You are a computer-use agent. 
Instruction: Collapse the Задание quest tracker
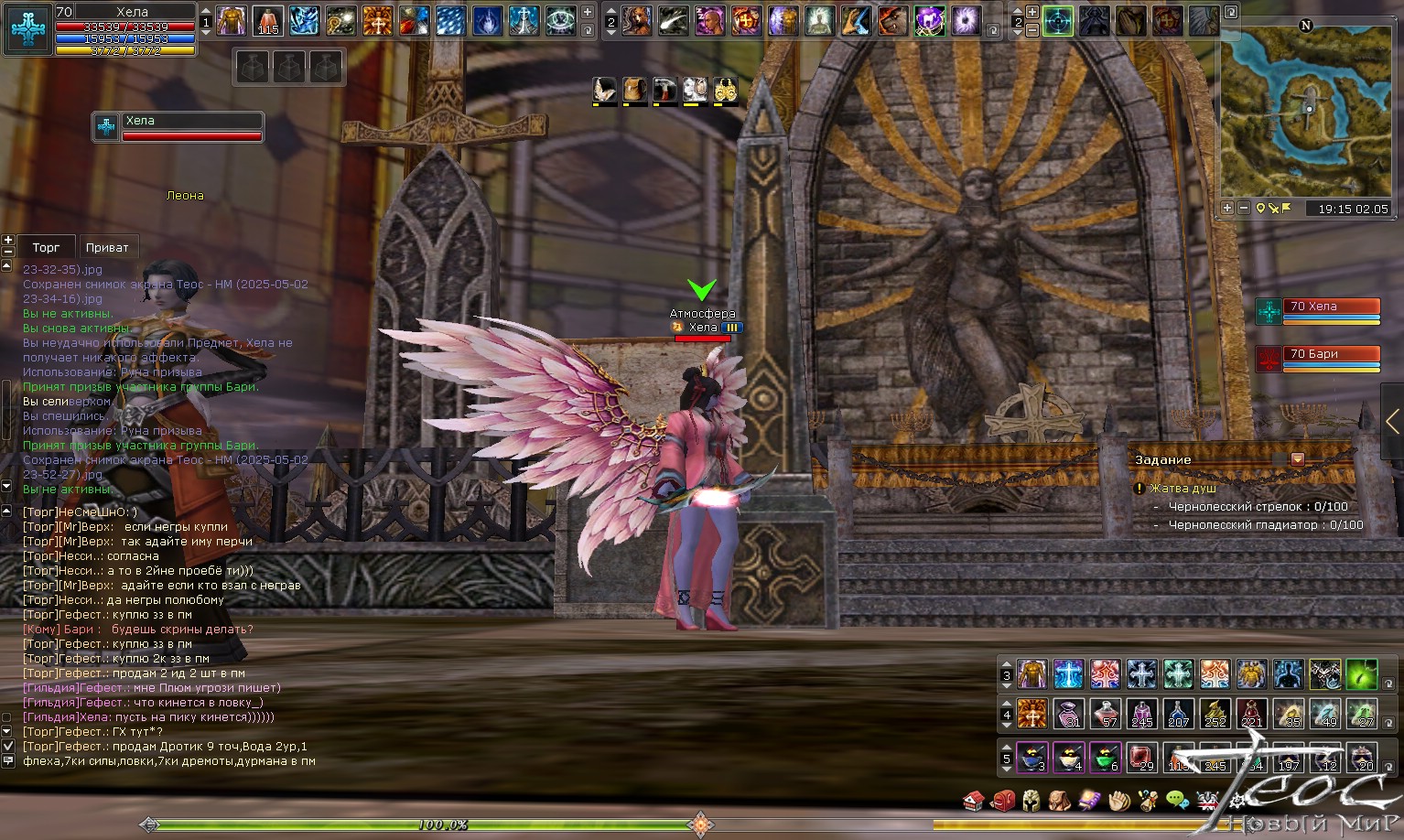(x=1297, y=459)
